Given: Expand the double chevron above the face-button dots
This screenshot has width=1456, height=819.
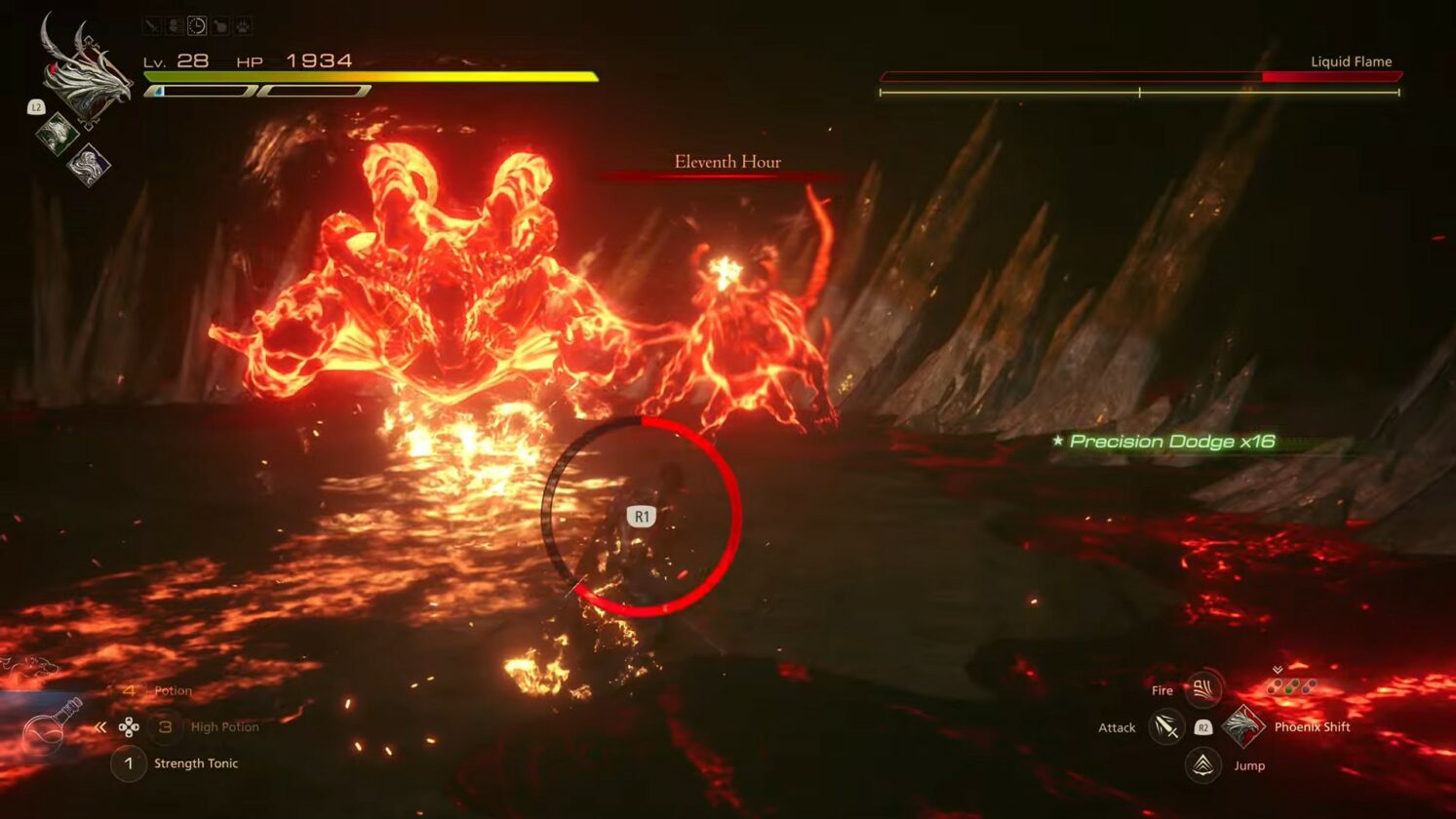Looking at the screenshot, I should (x=1277, y=670).
